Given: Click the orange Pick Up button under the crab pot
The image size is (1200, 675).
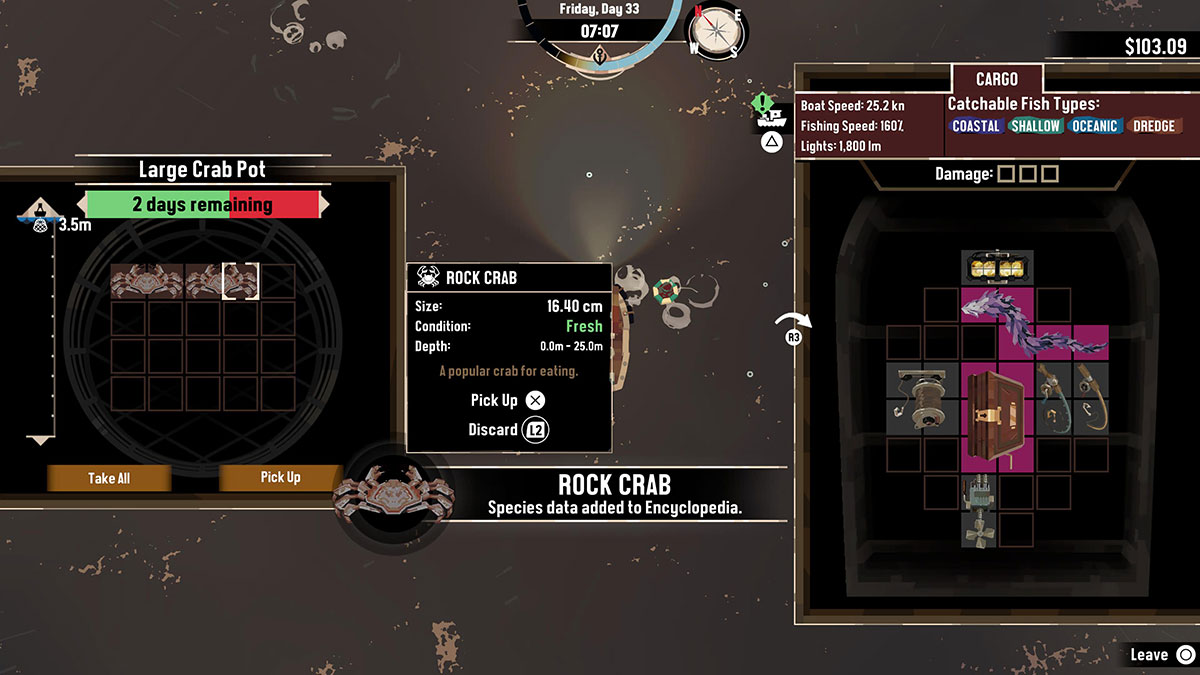Looking at the screenshot, I should (280, 478).
